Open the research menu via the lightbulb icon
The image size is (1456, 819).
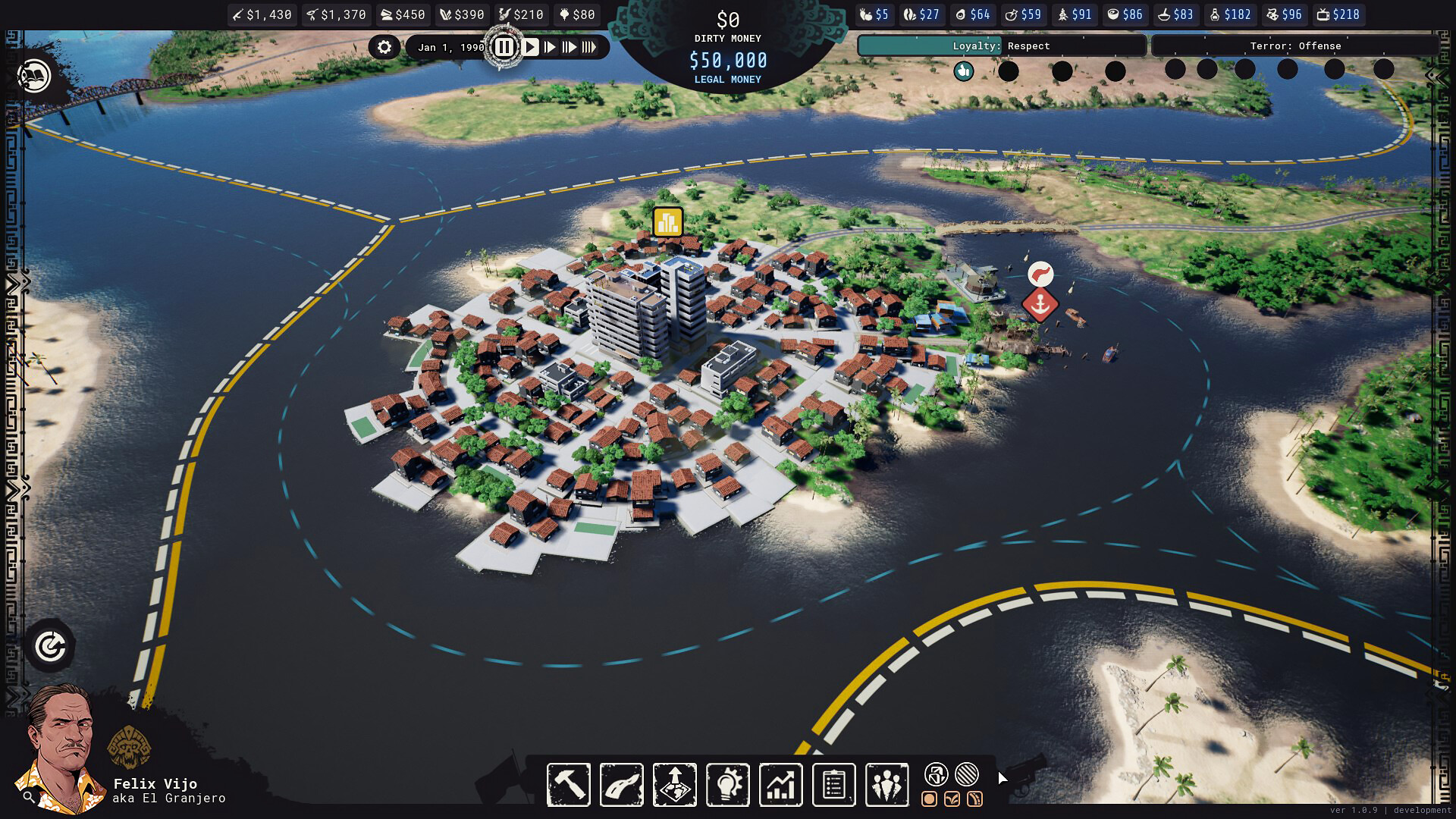click(x=727, y=784)
